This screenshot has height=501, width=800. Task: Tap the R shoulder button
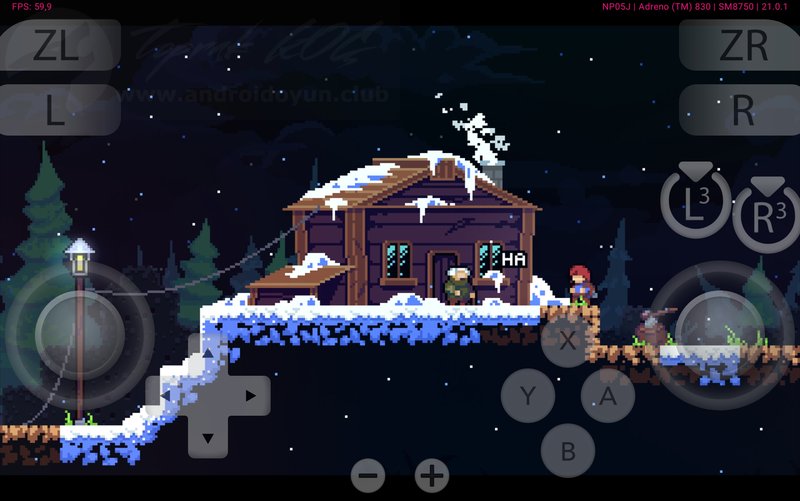point(742,110)
